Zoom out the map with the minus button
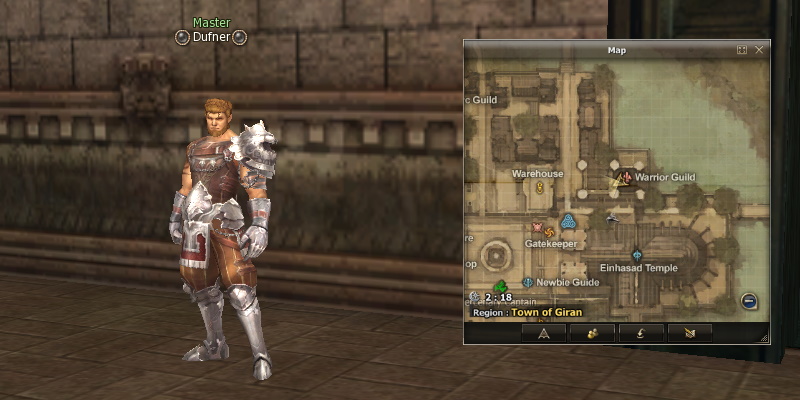 tap(749, 301)
